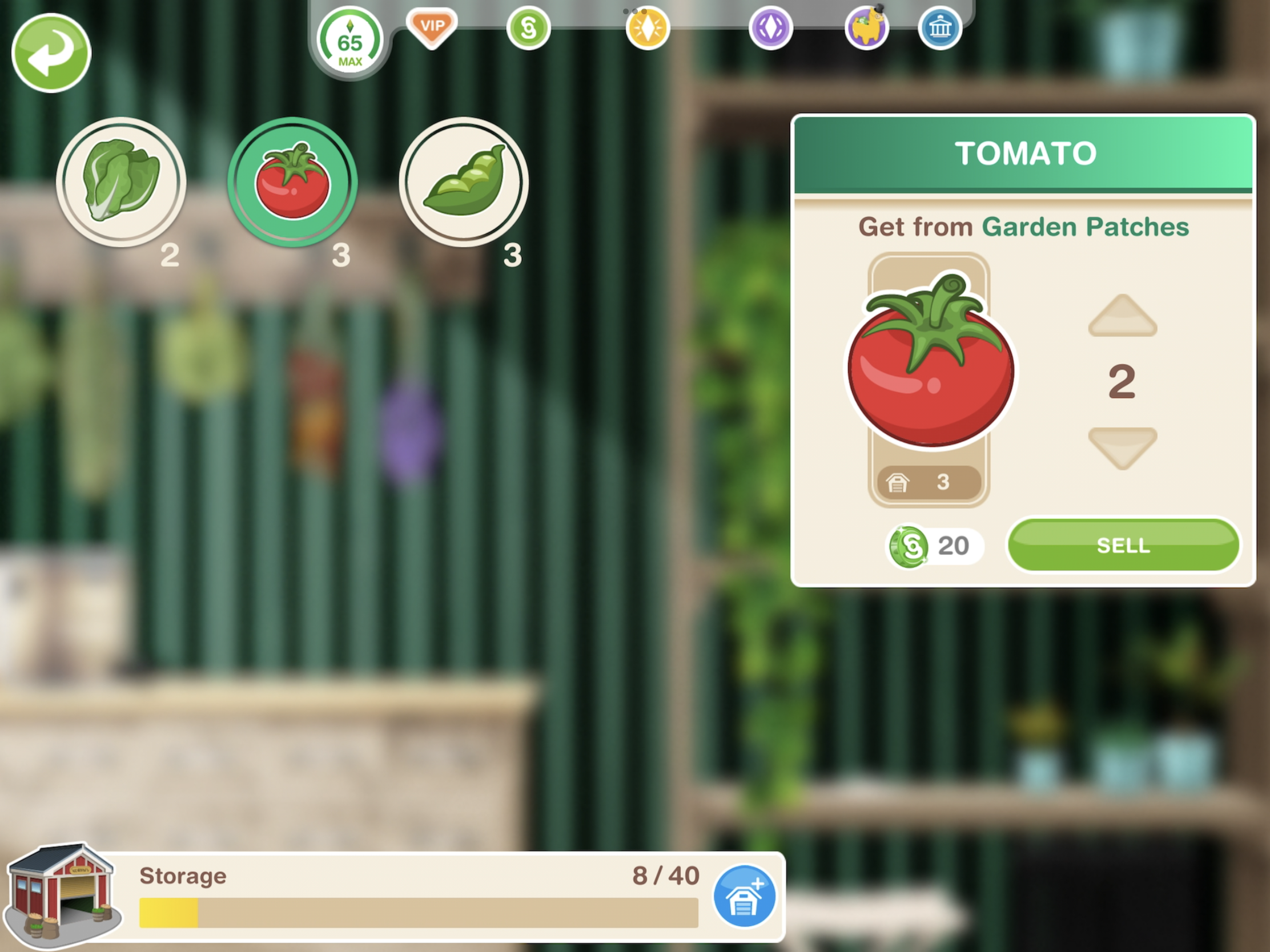Tap the purple social points icon
The image size is (1270, 952).
(770, 27)
